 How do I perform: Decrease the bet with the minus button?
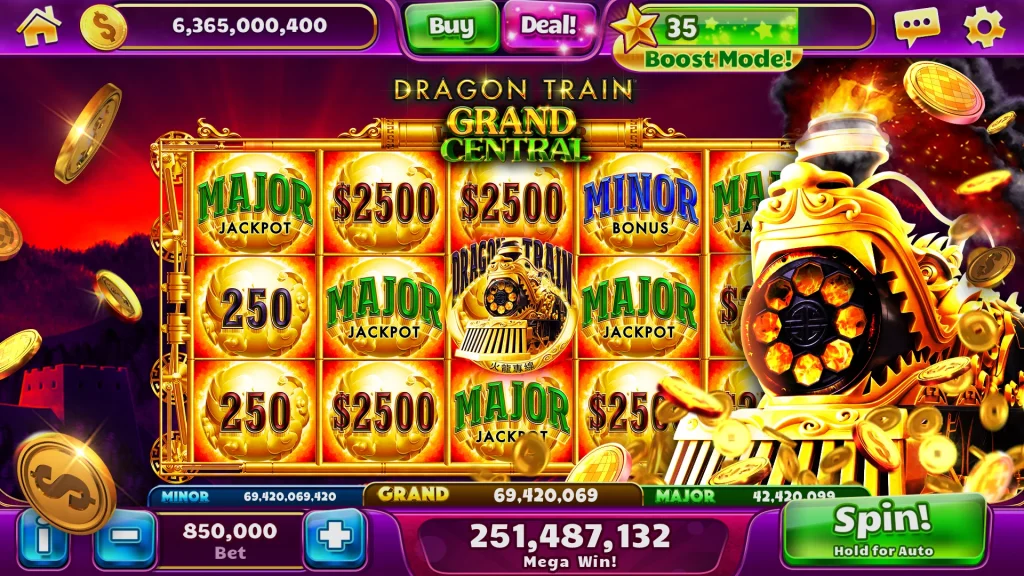[125, 539]
